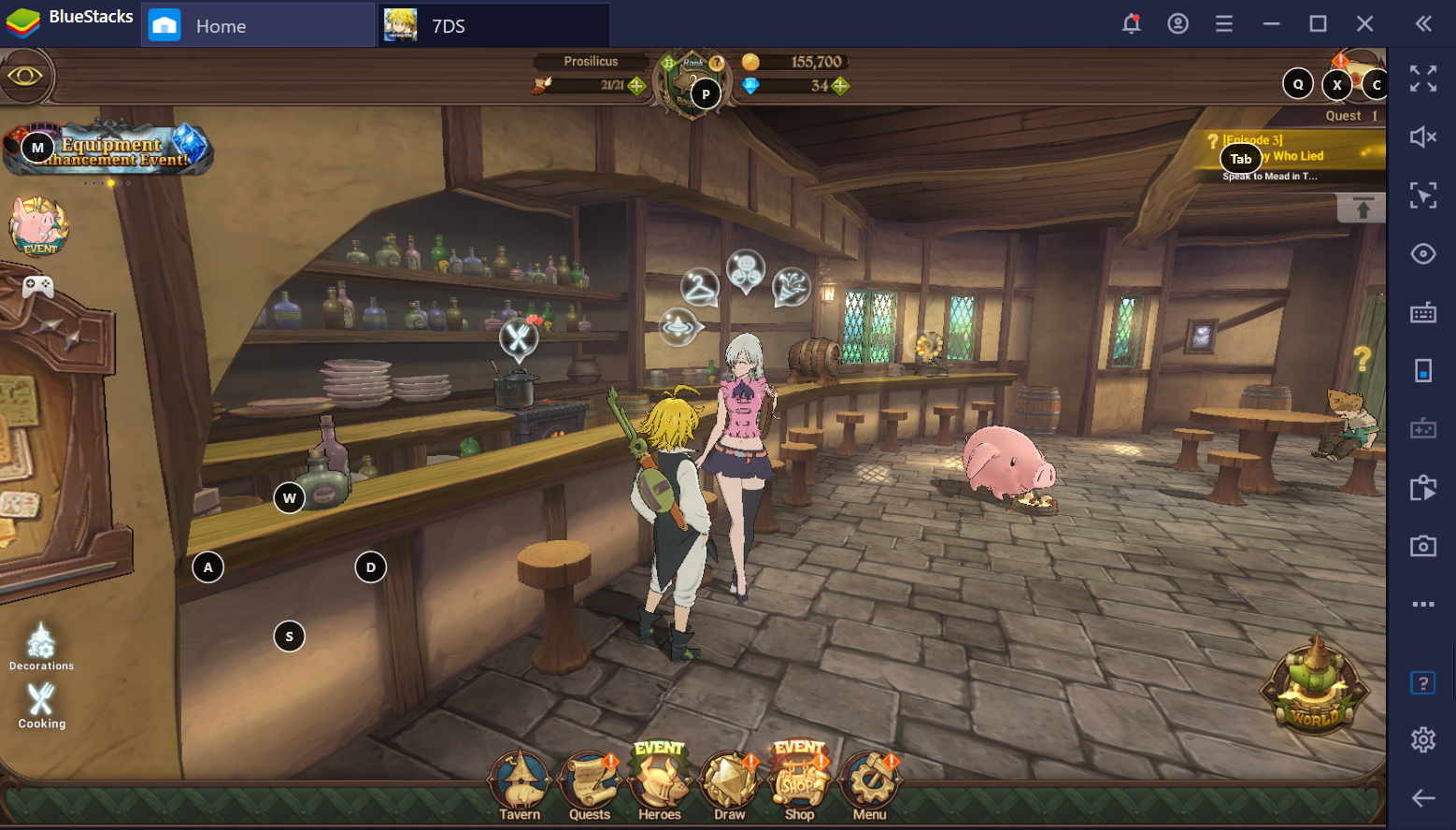This screenshot has width=1456, height=830.
Task: Open the Draw gem icon
Action: [x=728, y=785]
